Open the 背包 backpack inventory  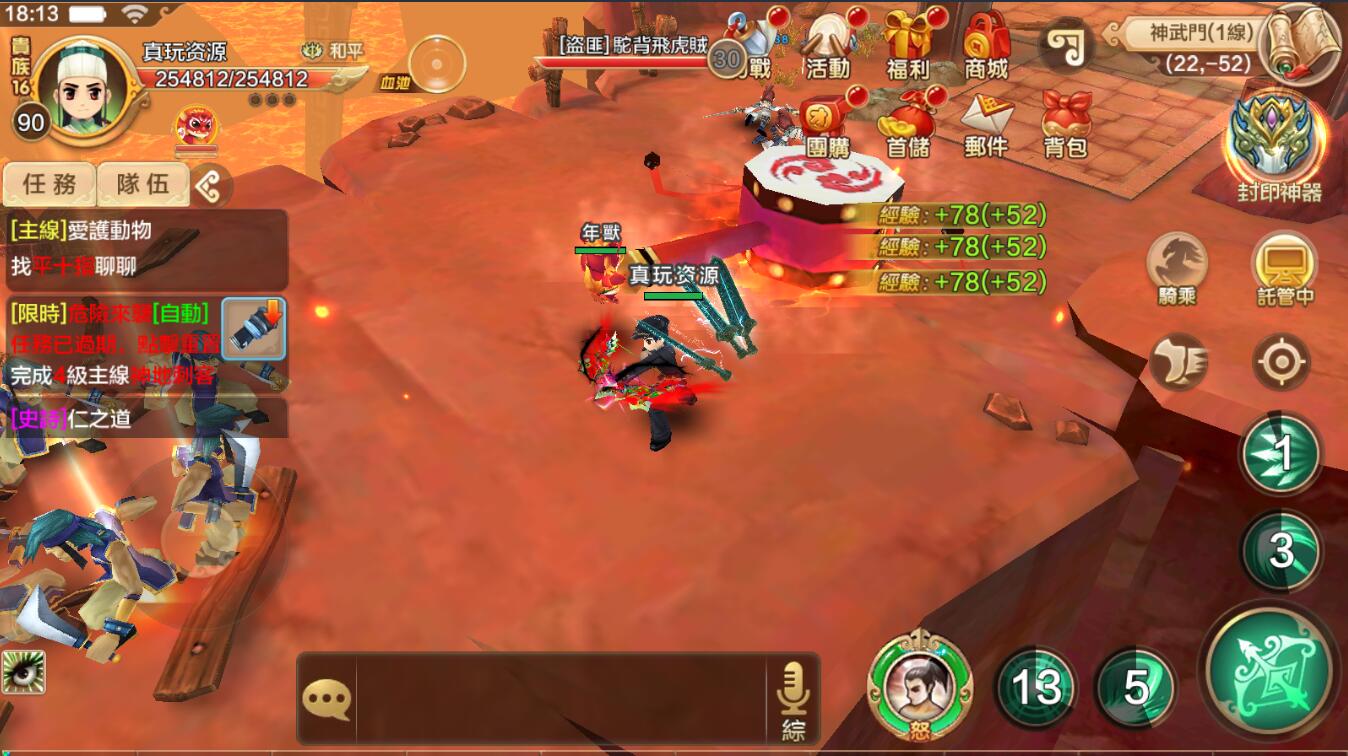[1066, 125]
